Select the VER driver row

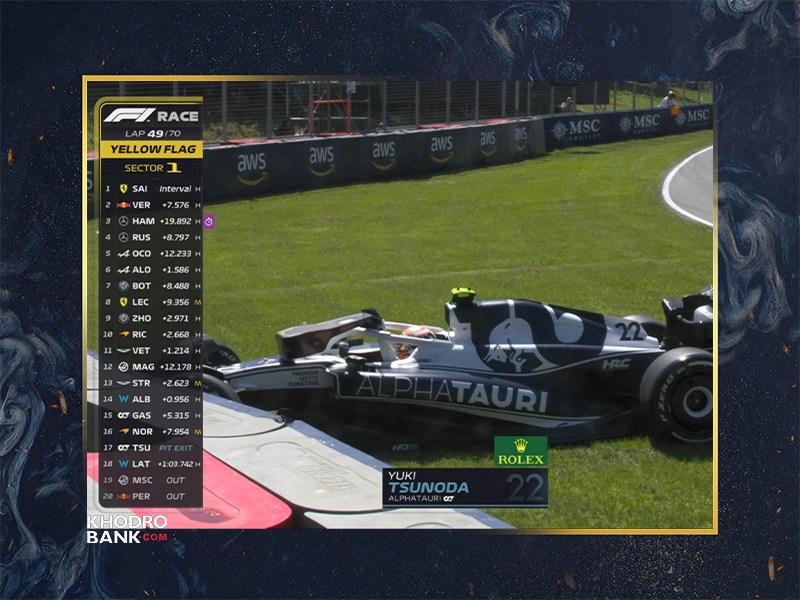point(152,205)
